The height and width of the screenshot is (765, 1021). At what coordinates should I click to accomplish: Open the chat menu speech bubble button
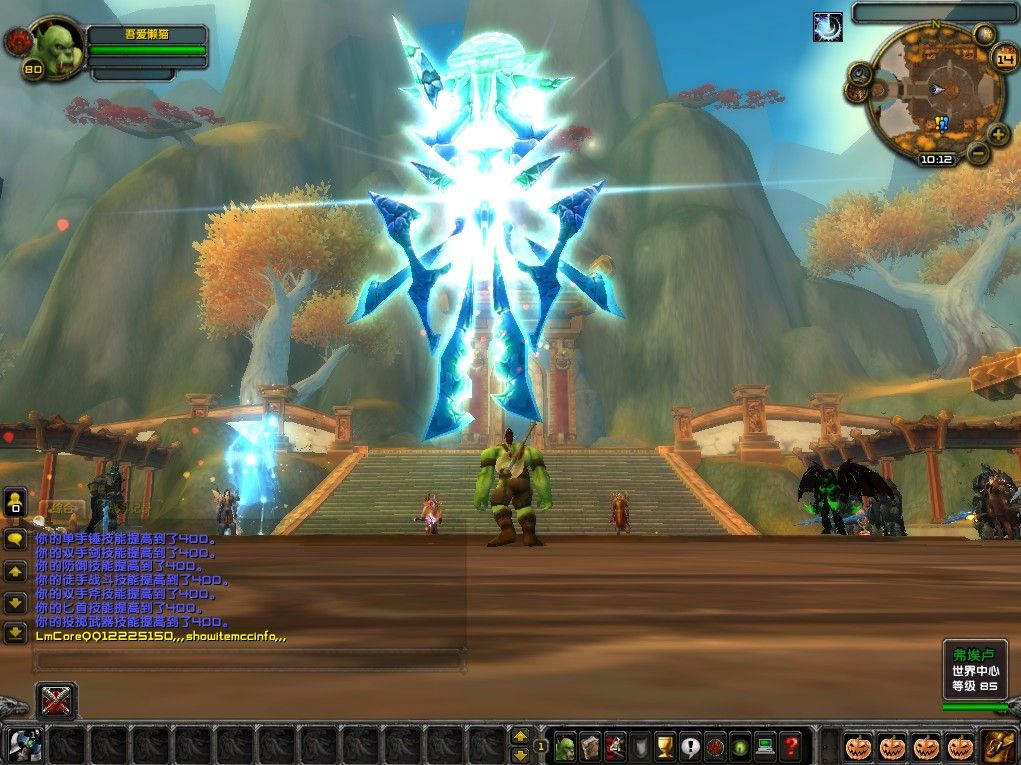pos(15,540)
